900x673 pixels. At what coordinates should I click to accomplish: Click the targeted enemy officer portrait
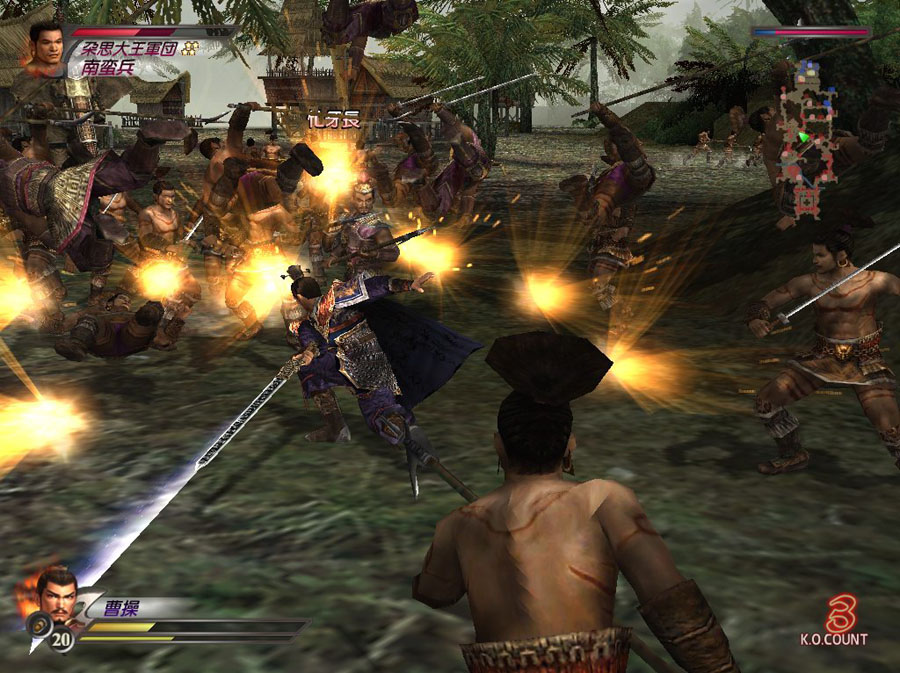click(x=44, y=48)
